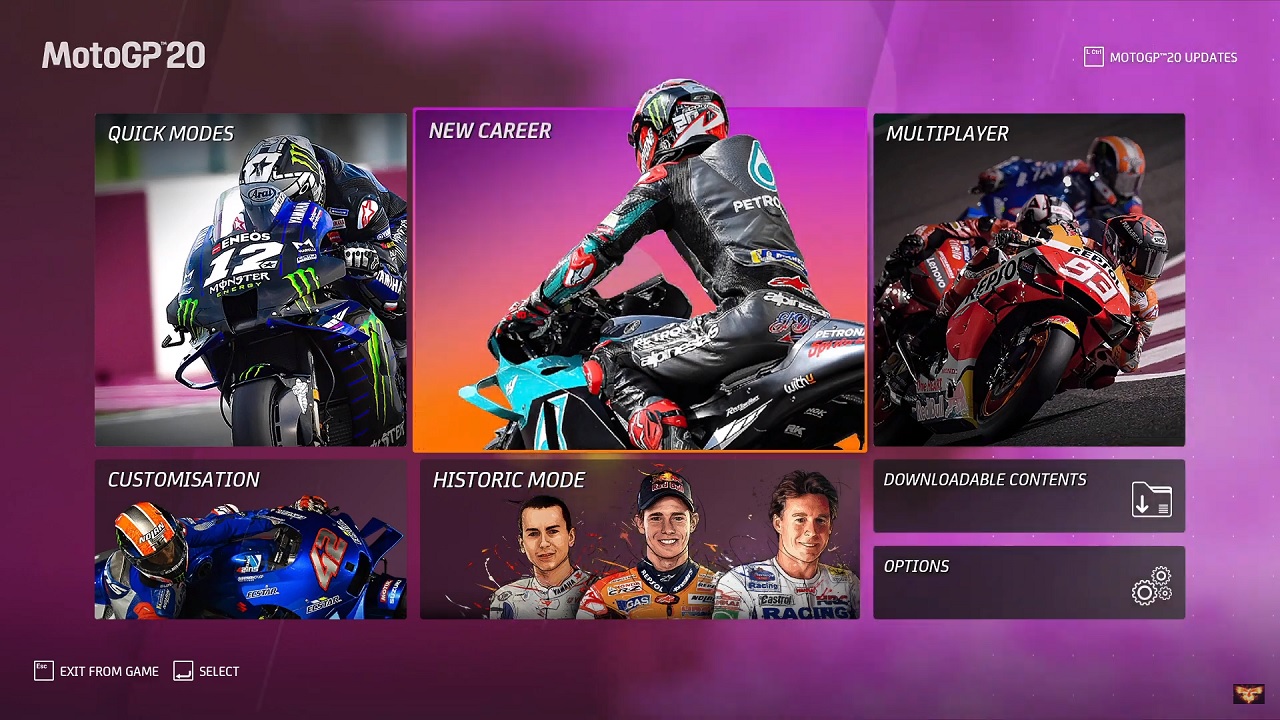Open MotoGP 20 Updates
1280x720 pixels.
click(x=1172, y=57)
